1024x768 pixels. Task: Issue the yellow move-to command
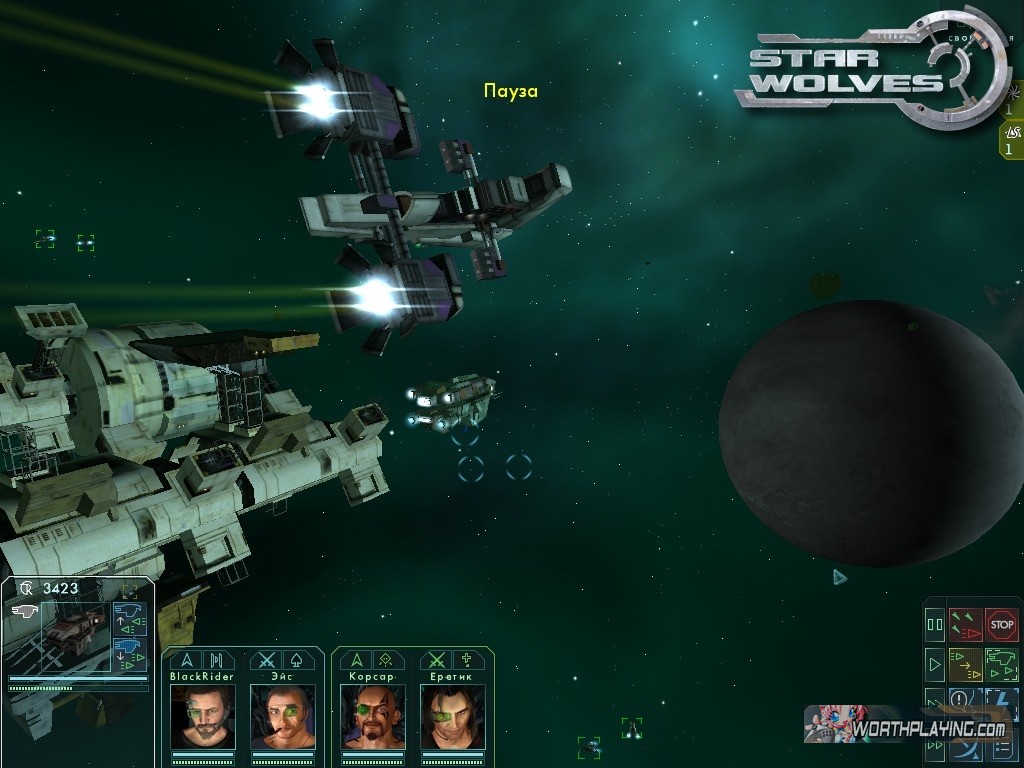point(966,663)
